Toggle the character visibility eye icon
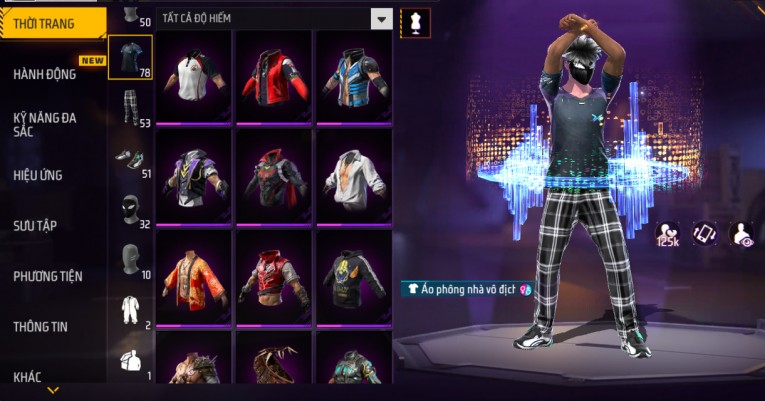Viewport: 765px width, 401px height. [x=744, y=234]
